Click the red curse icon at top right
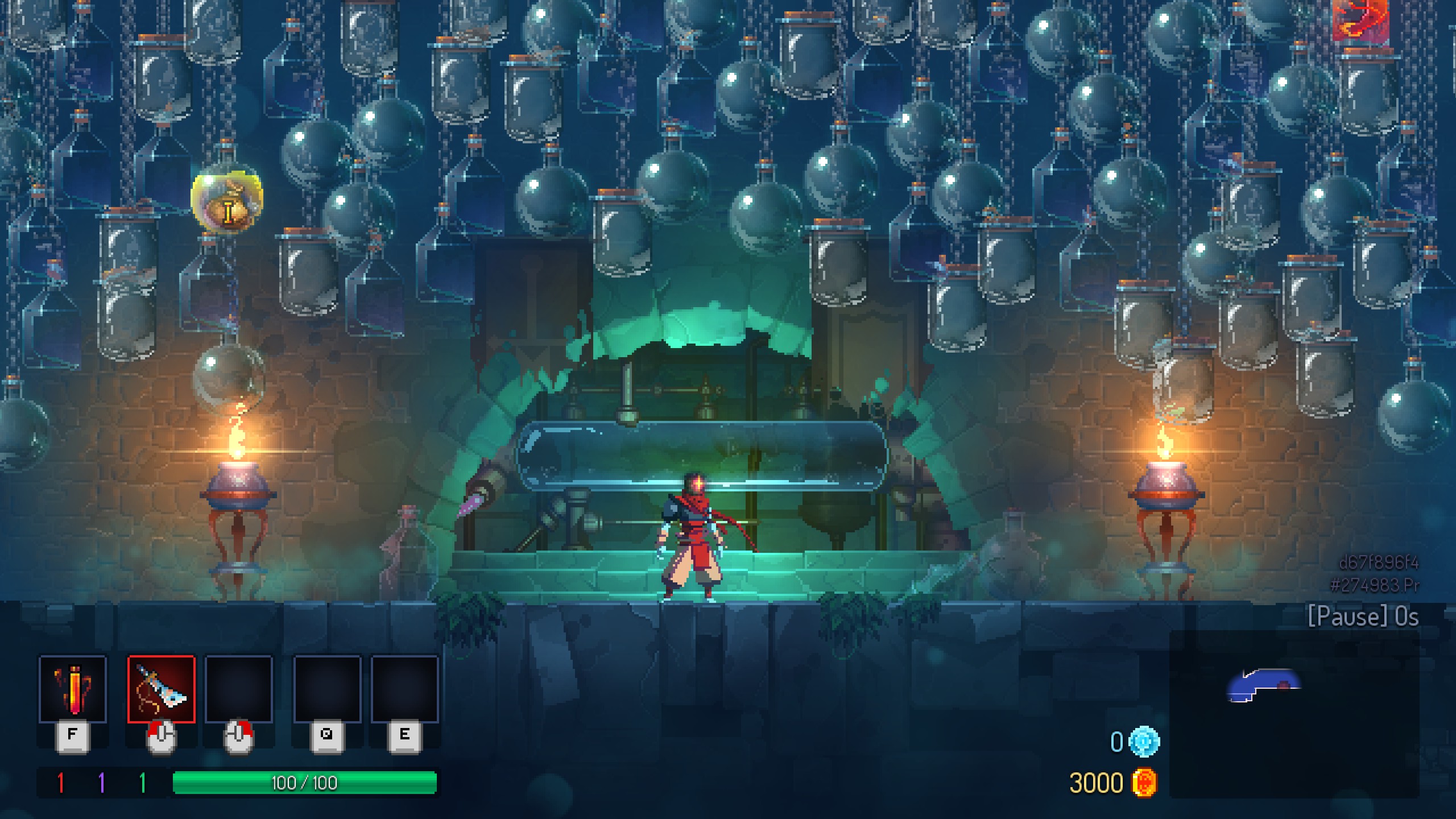 1360,20
